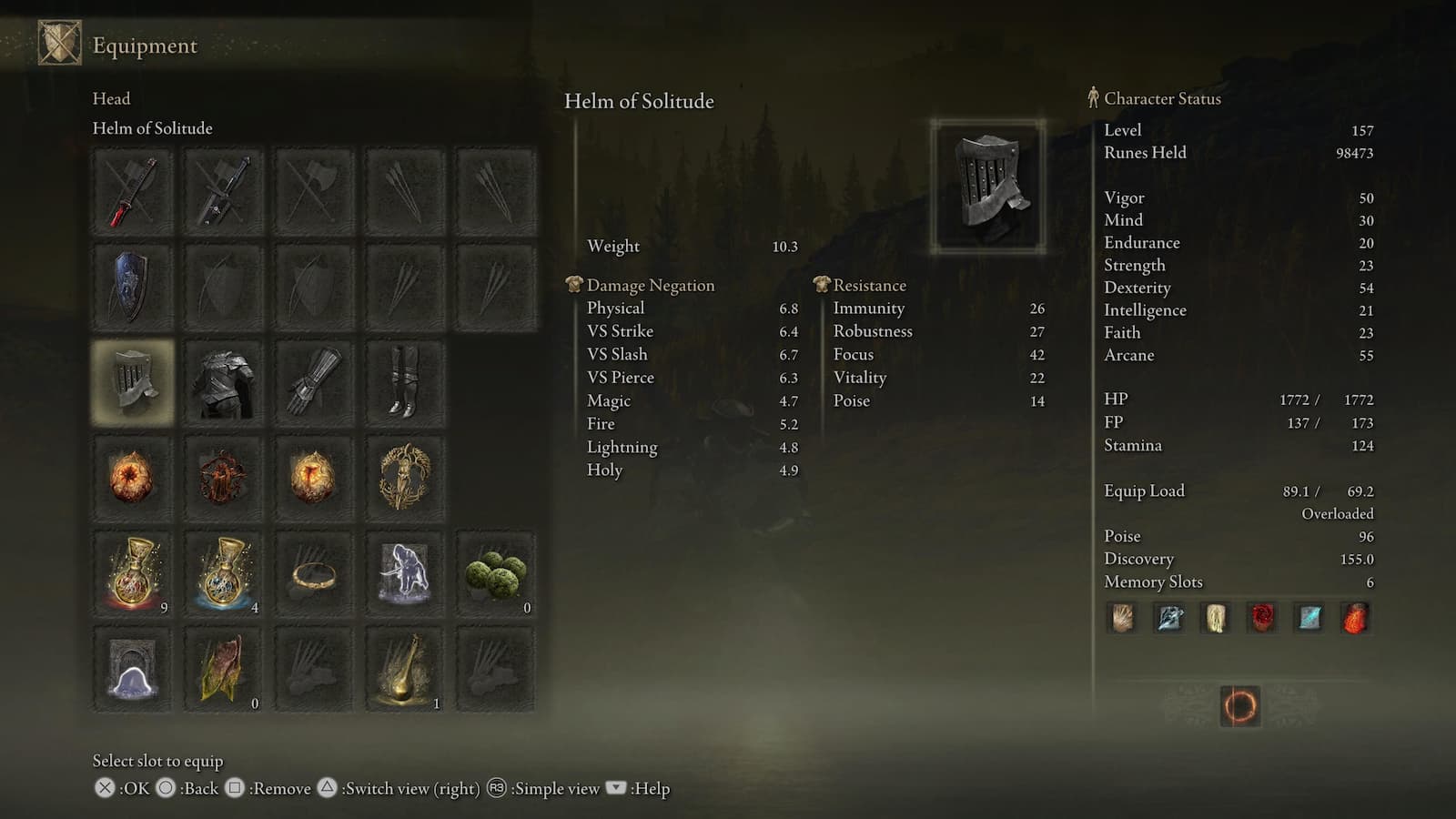Screen dimensions: 1456x819
Task: Select the chest armor slot
Action: [x=223, y=382]
